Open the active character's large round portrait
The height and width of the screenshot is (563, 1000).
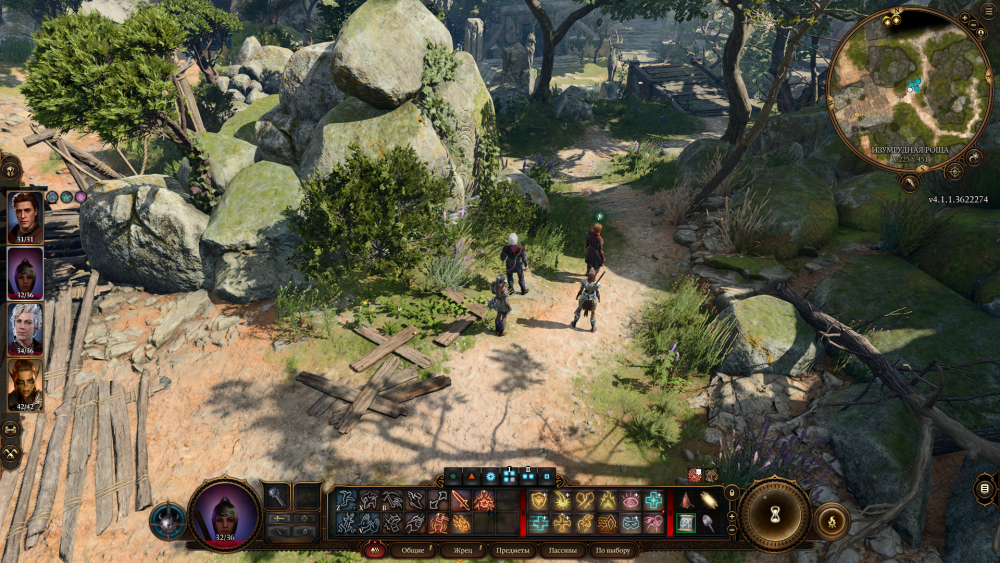pos(224,513)
